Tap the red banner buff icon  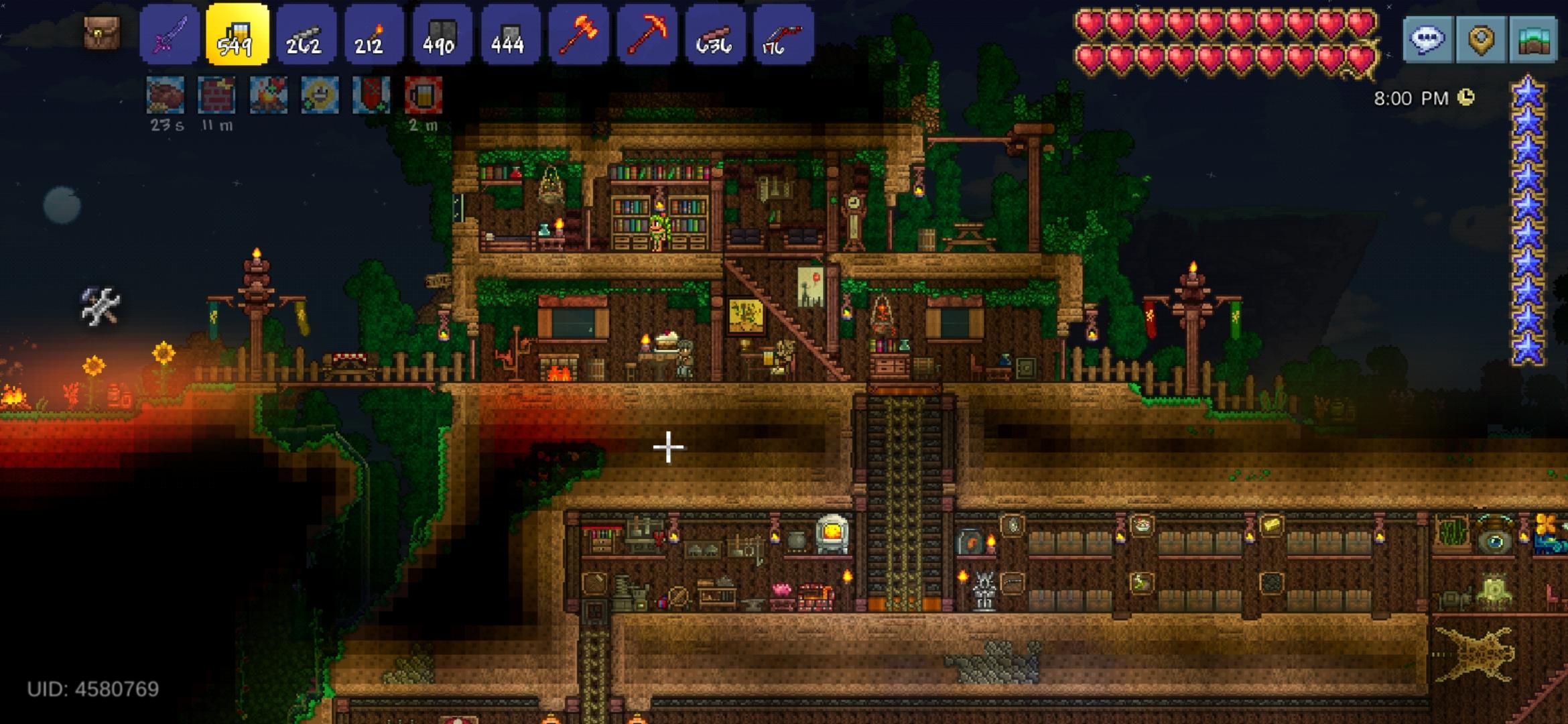tap(371, 95)
